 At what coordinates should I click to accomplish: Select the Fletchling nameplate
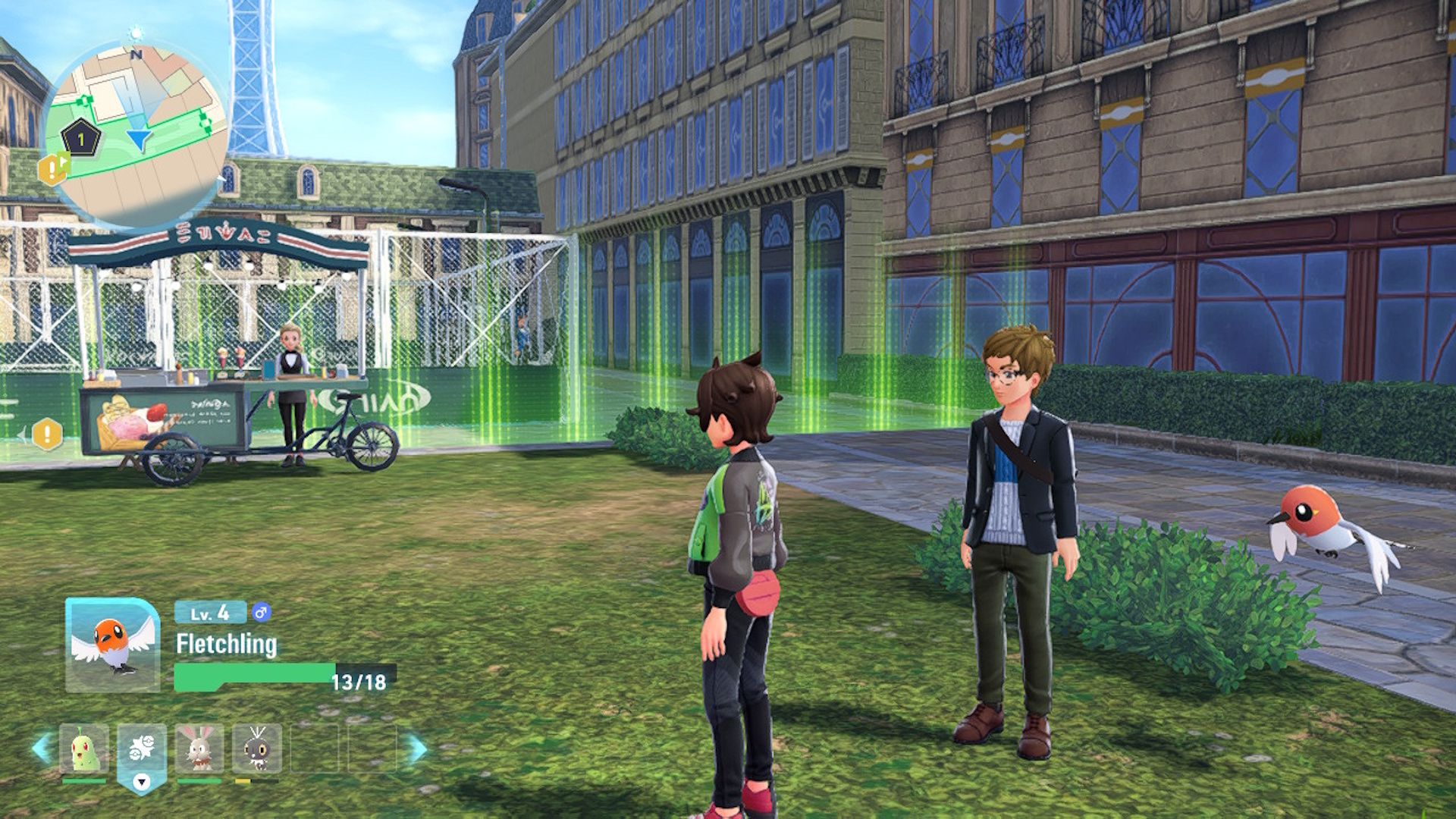(x=227, y=644)
